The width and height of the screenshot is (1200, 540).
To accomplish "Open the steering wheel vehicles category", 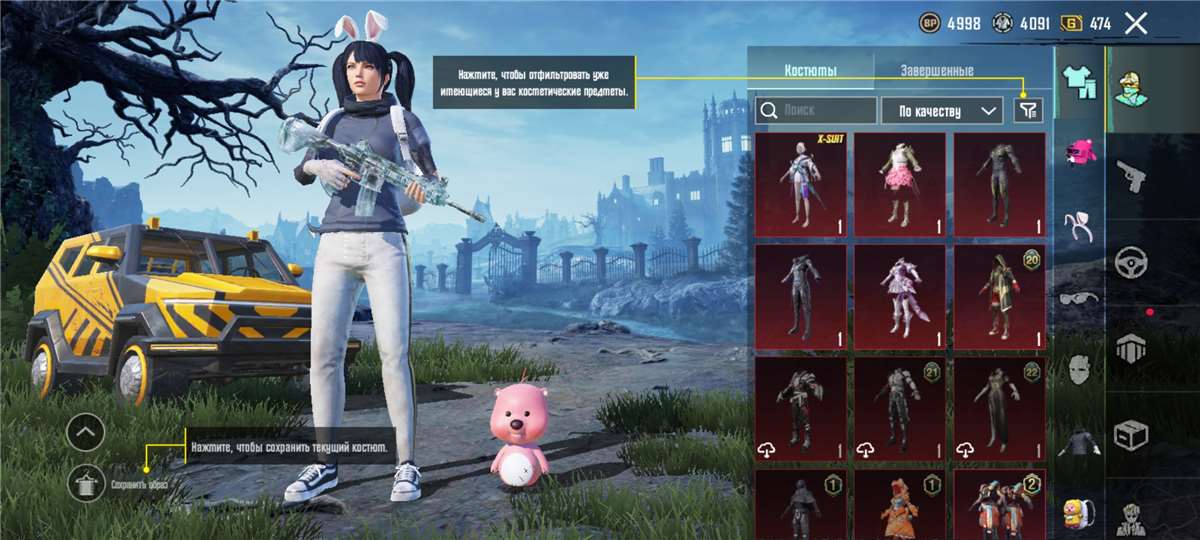I will click(1132, 262).
